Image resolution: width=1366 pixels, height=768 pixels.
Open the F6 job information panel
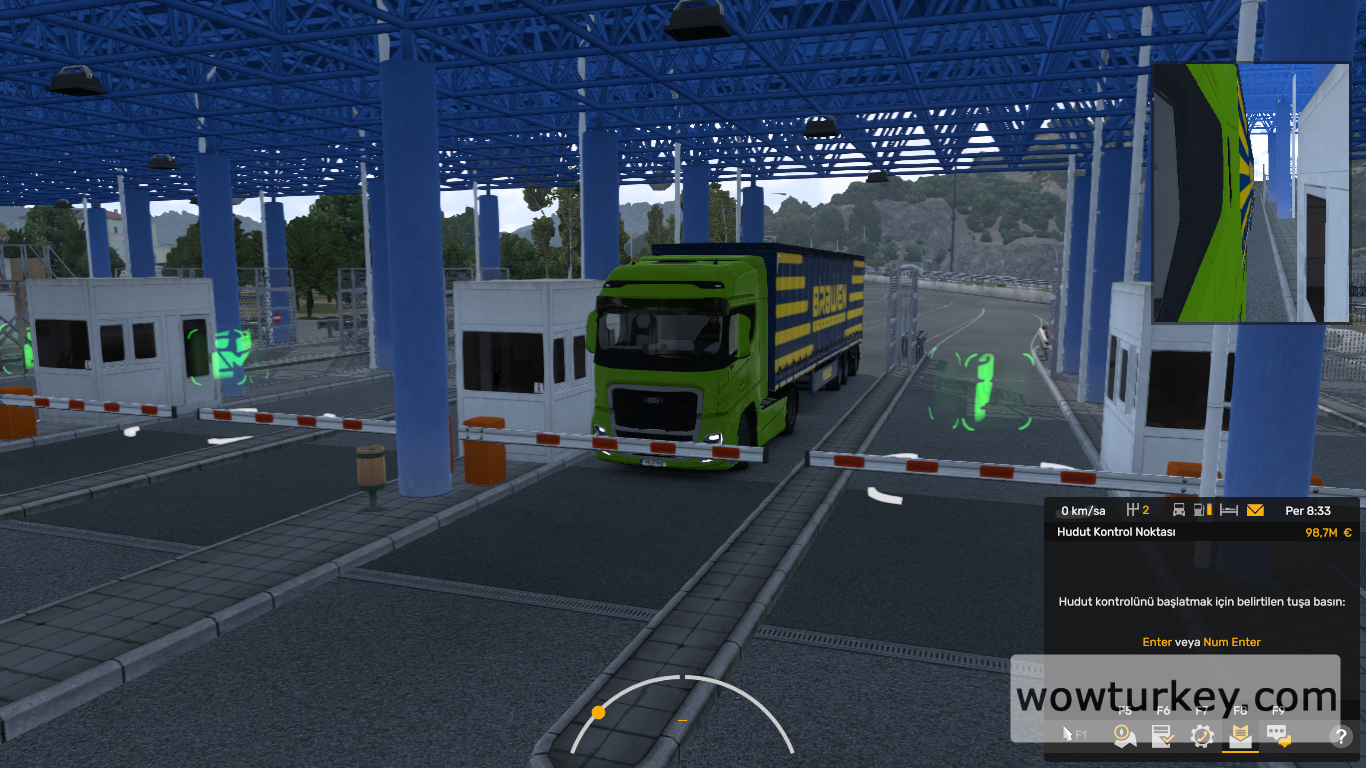1163,735
